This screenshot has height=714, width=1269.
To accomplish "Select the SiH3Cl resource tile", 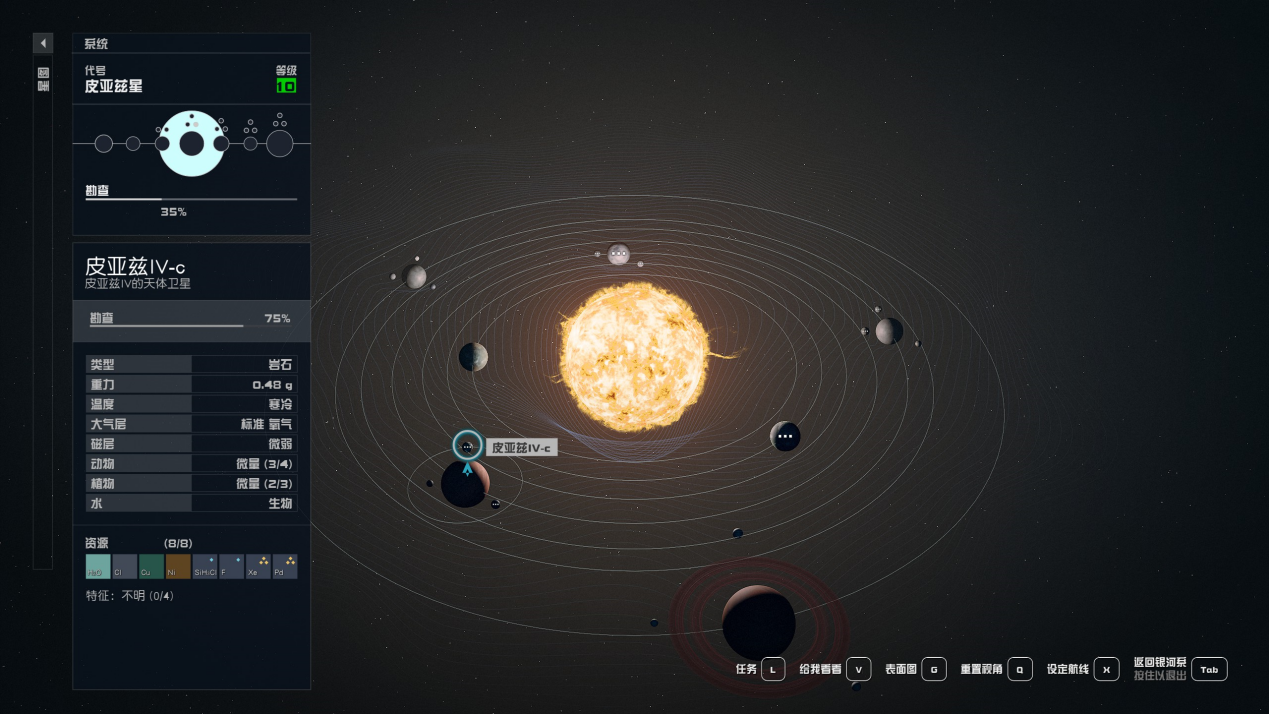I will 205,567.
